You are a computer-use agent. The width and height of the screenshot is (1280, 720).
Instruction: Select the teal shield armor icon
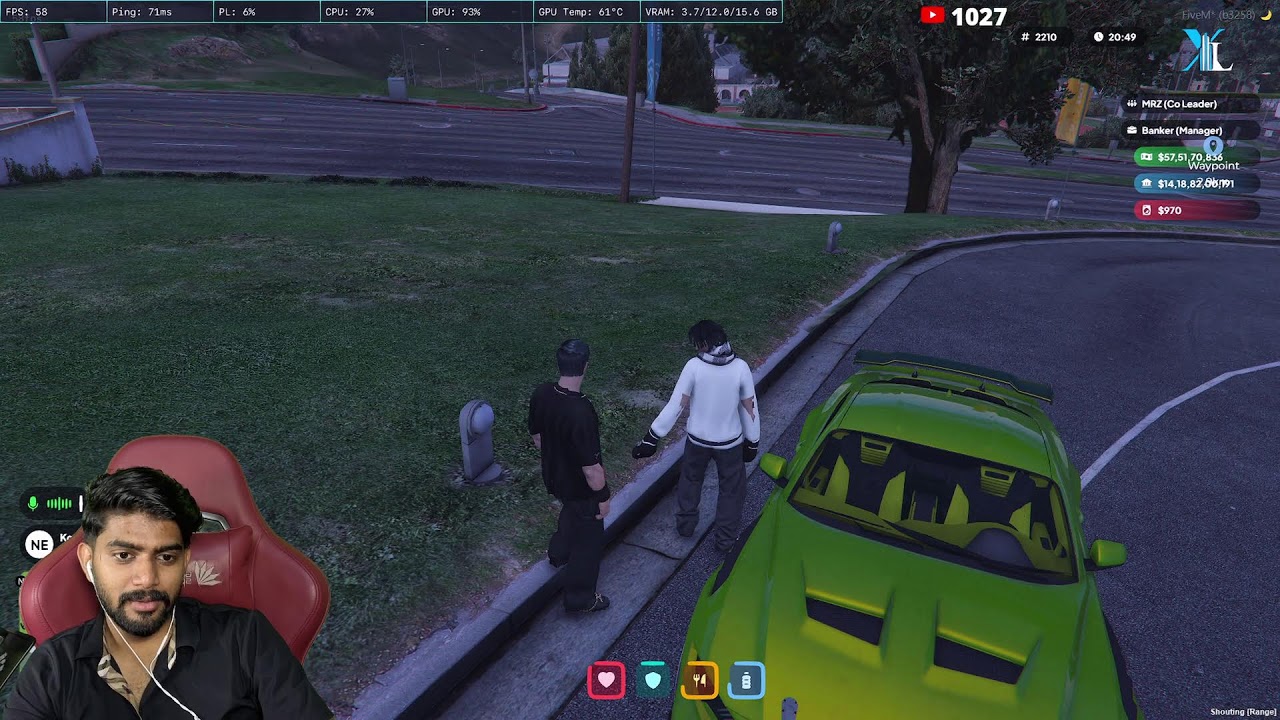coord(653,681)
